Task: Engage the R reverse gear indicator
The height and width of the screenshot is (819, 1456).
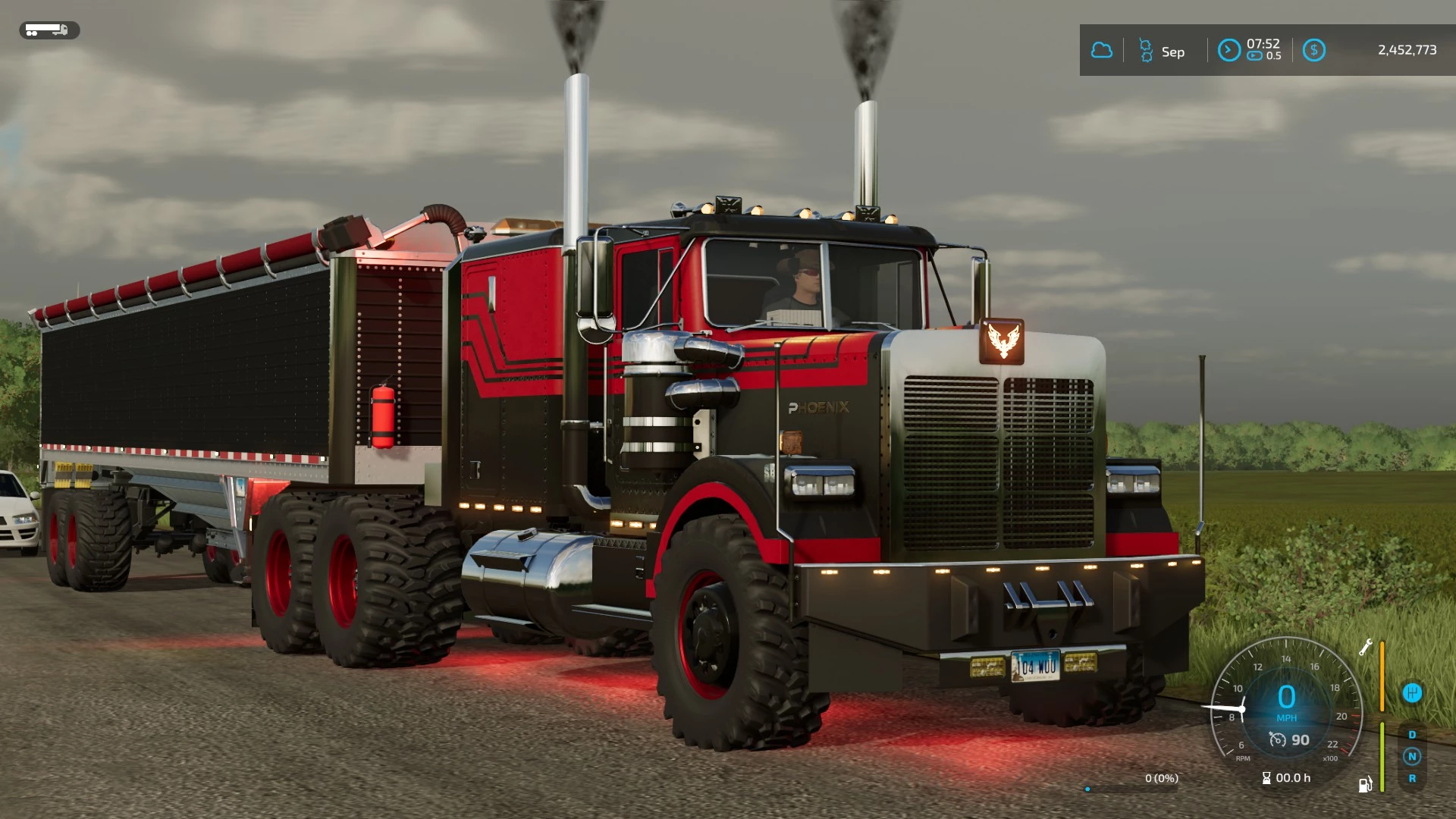Action: click(1412, 779)
